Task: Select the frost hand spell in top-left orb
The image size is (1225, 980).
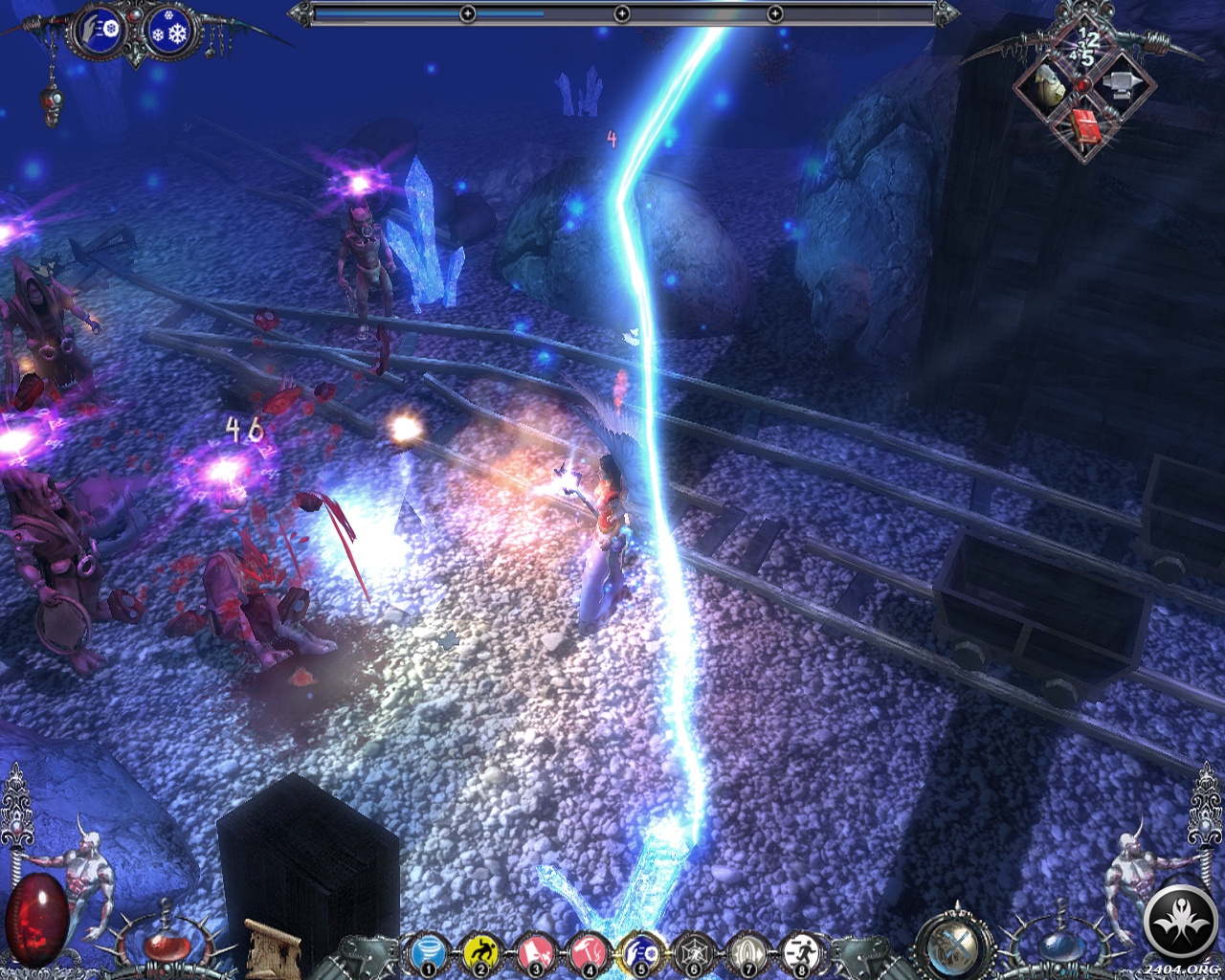Action: (x=100, y=32)
